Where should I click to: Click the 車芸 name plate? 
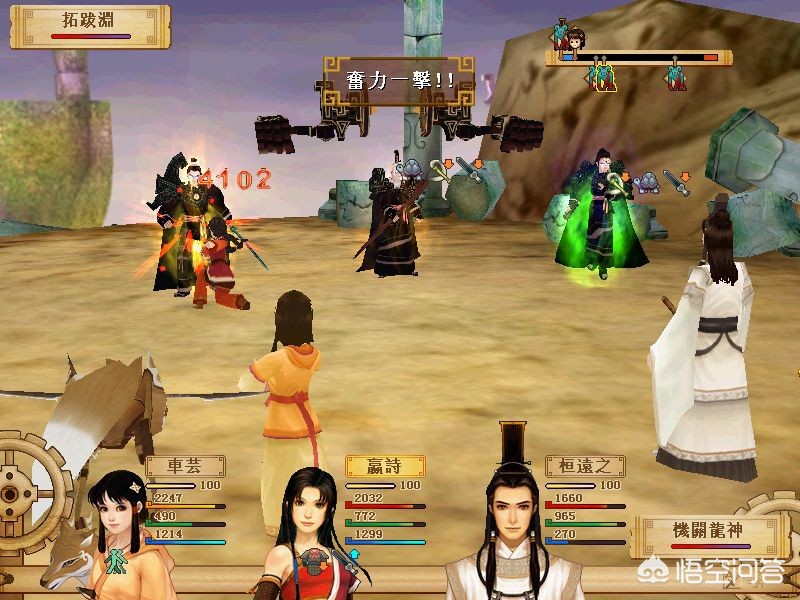click(185, 466)
